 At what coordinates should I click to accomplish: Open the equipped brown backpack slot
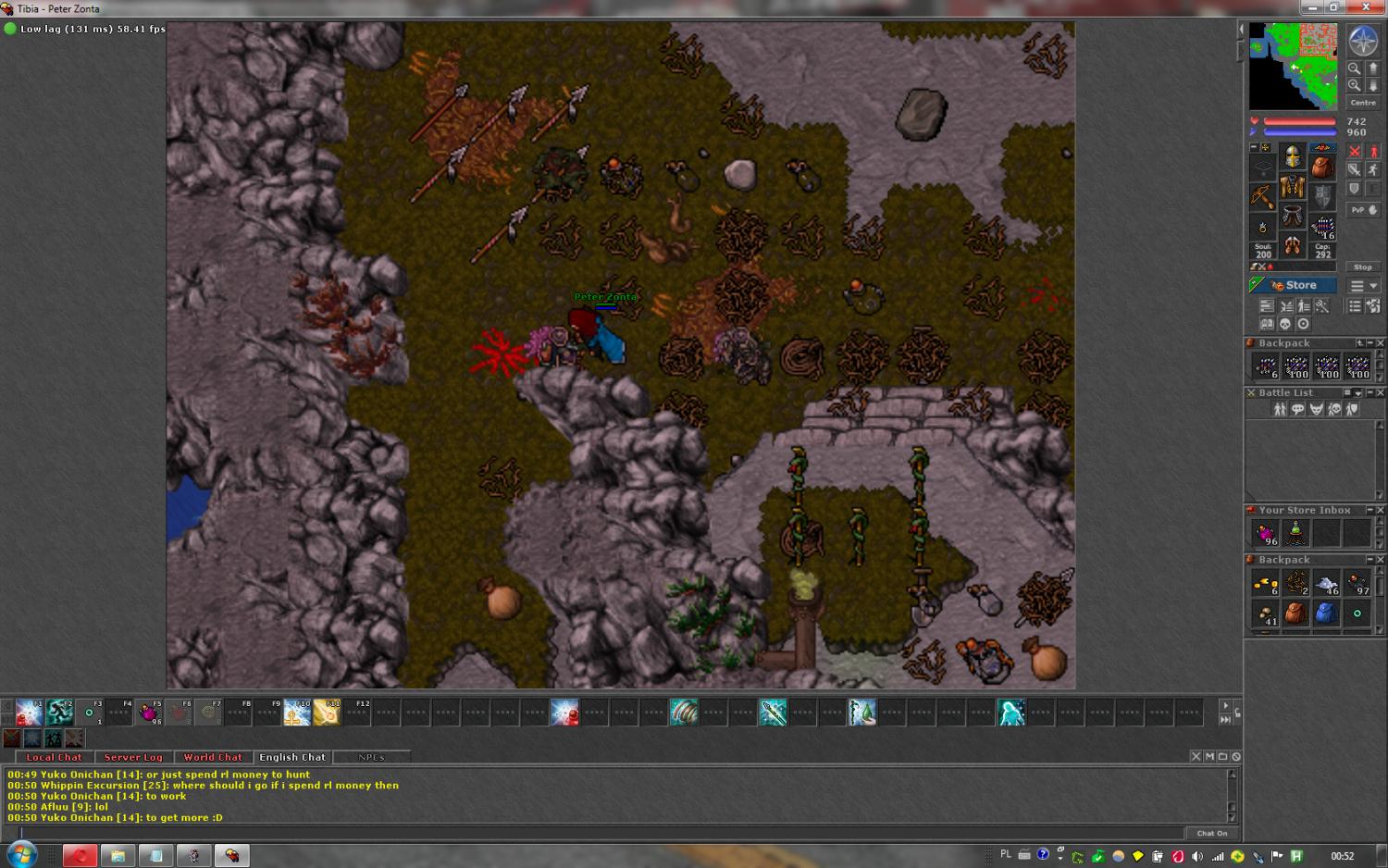[1322, 167]
